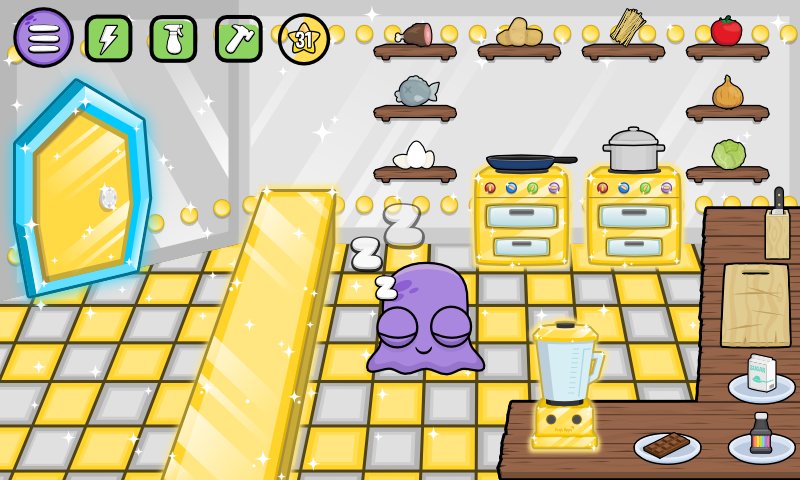Choose the potatoes ingredient

[519, 33]
